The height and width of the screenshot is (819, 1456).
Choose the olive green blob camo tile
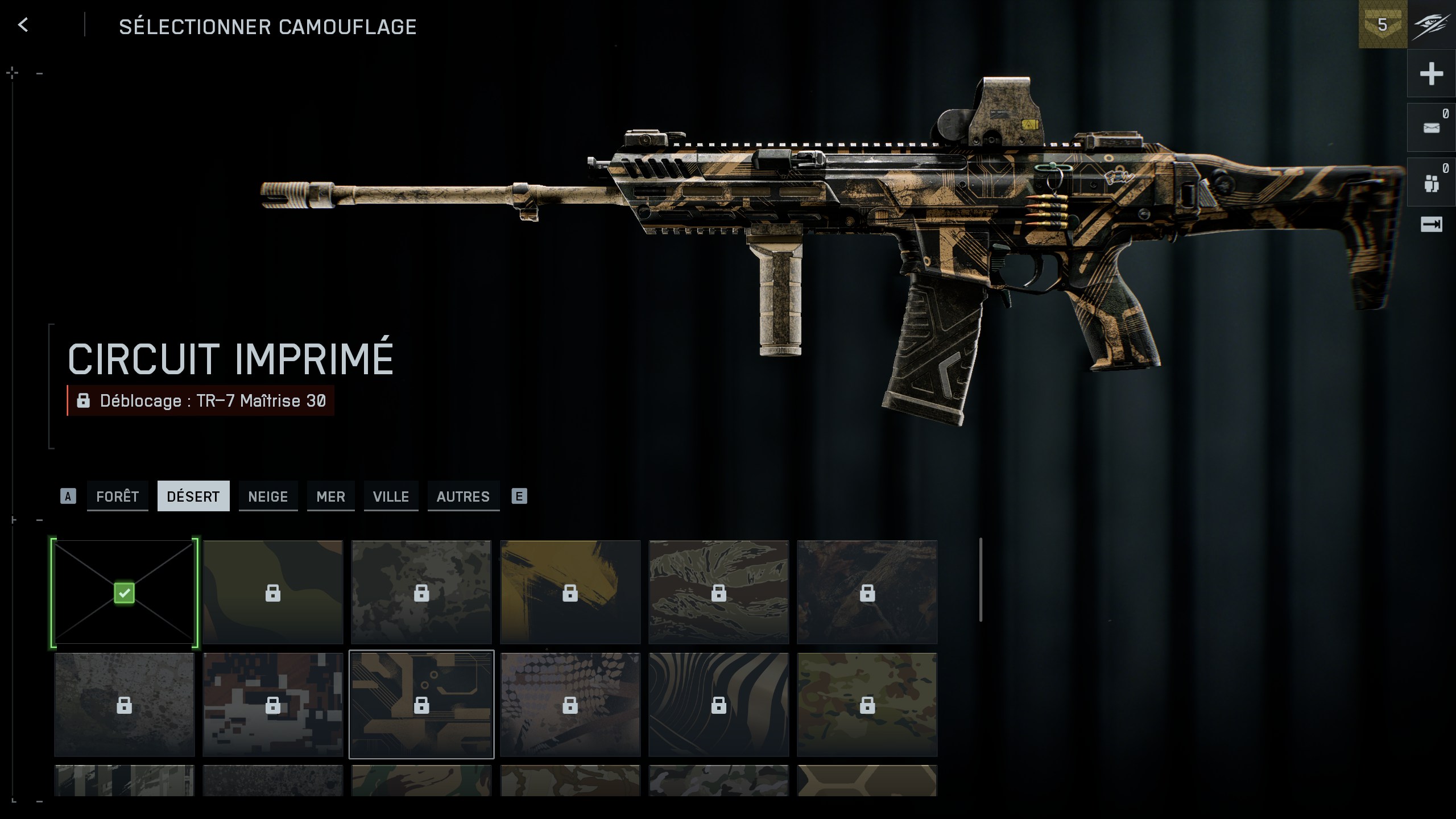273,592
